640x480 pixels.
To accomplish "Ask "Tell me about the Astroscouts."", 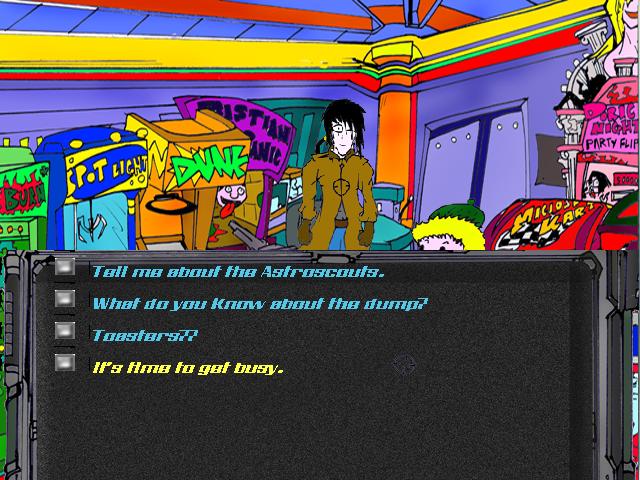I will 238,271.
